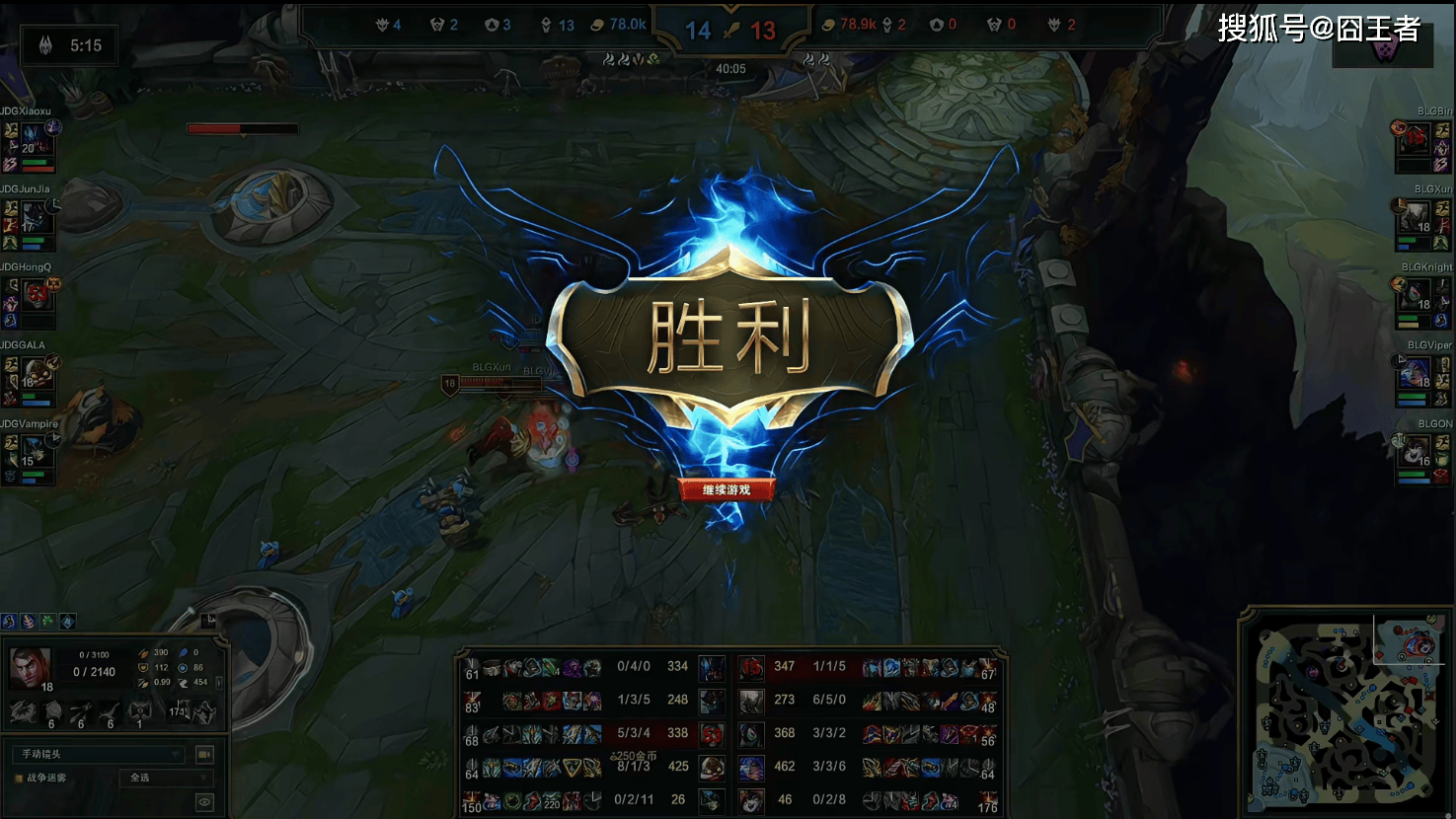Select the BLGKnight player portrait
The width and height of the screenshot is (1456, 819).
[x=1416, y=294]
